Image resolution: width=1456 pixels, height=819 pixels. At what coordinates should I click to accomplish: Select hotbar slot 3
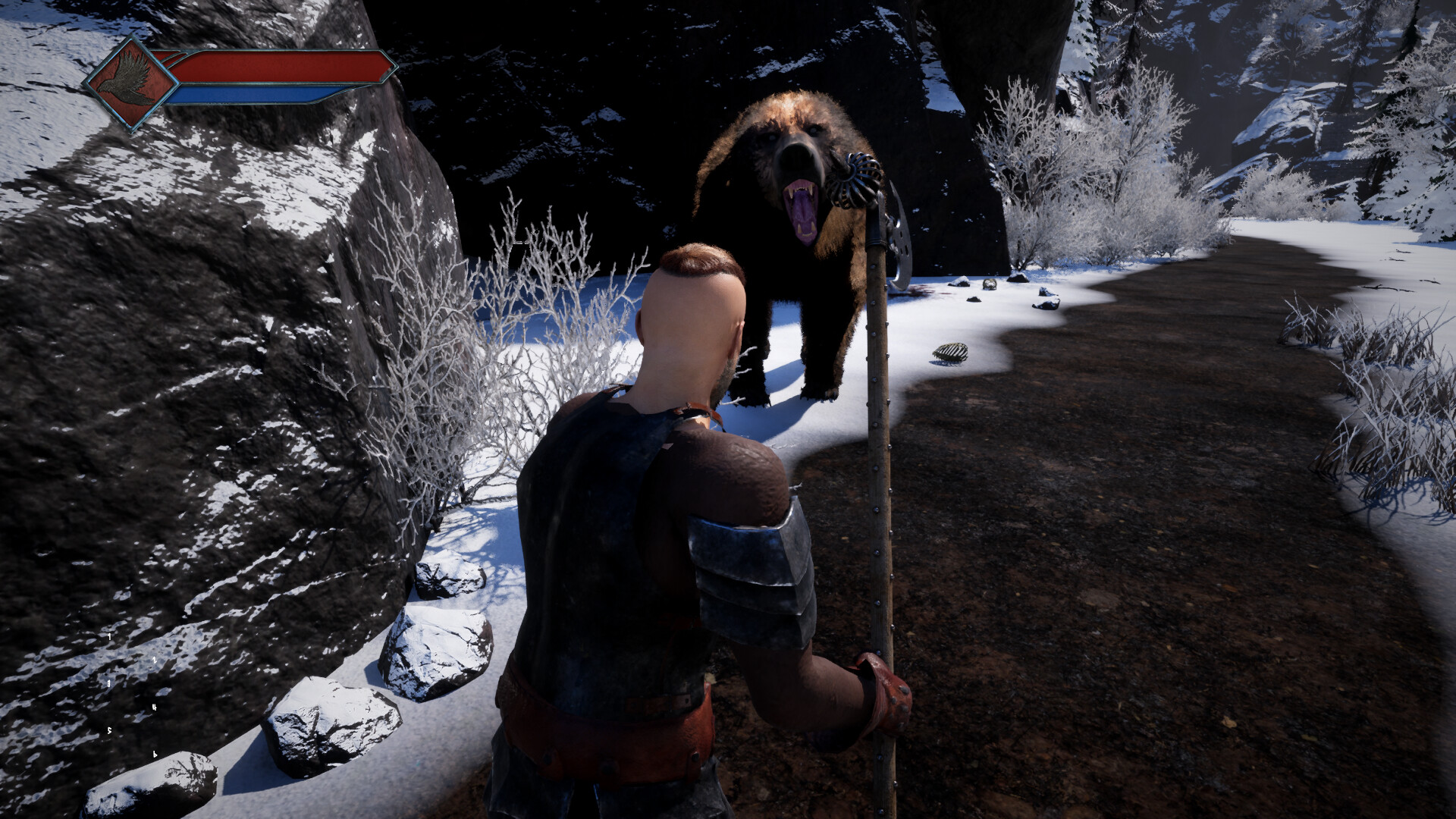(108, 683)
